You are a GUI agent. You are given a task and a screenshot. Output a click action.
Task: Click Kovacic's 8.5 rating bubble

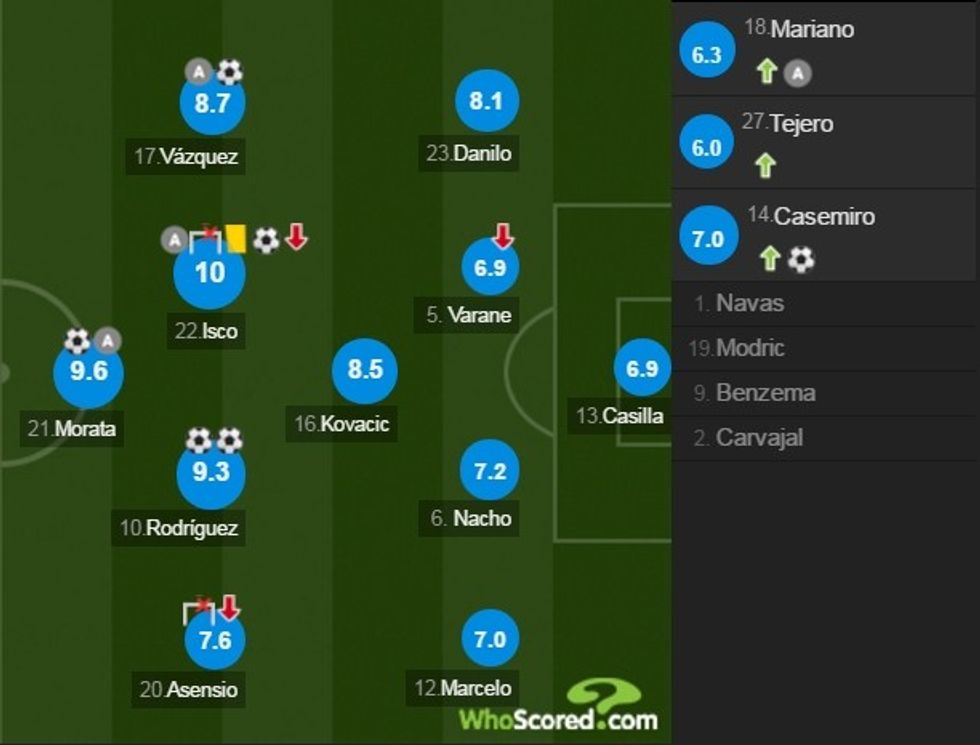[365, 370]
